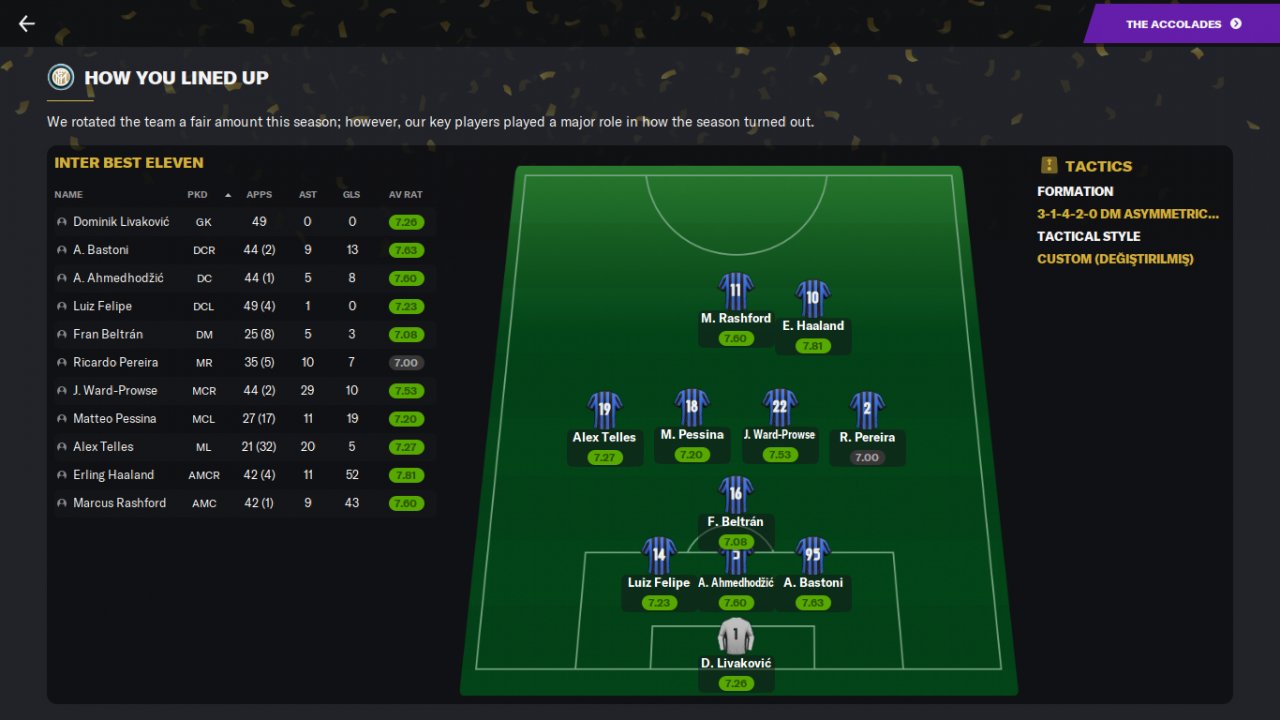The height and width of the screenshot is (720, 1280).
Task: Open the 3-1-4-2-0 DM Asymmetric formation link
Action: coord(1128,214)
